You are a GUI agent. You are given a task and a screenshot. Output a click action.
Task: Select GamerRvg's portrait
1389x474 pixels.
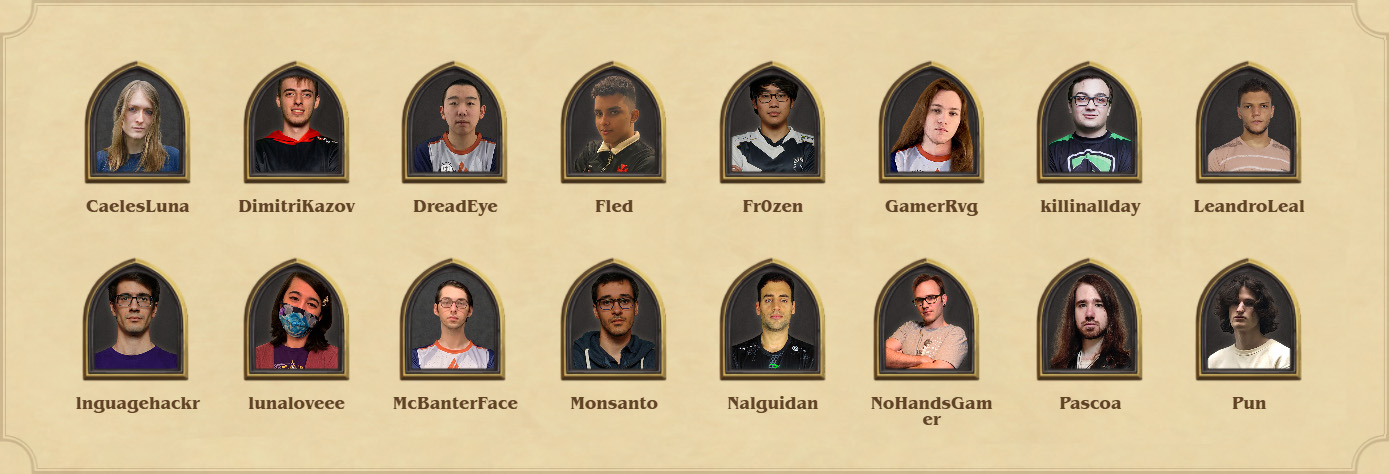point(931,123)
